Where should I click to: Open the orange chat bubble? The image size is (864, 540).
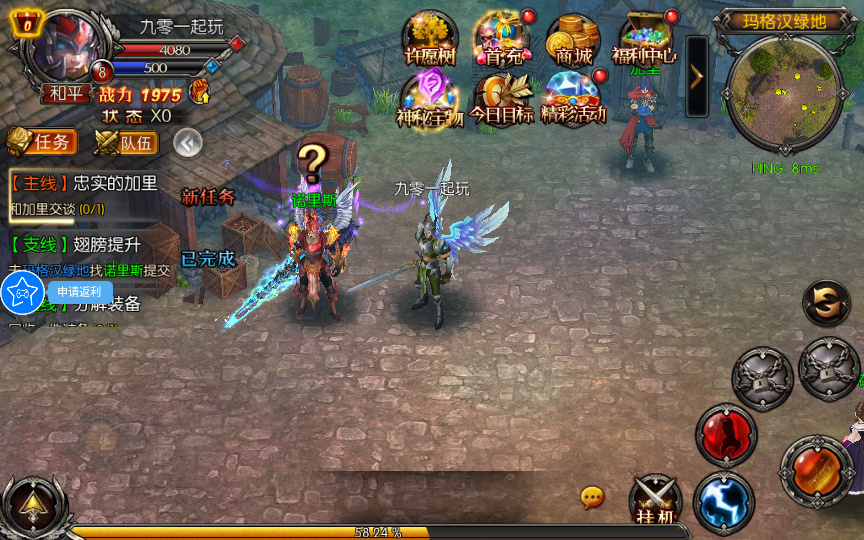pyautogui.click(x=592, y=497)
